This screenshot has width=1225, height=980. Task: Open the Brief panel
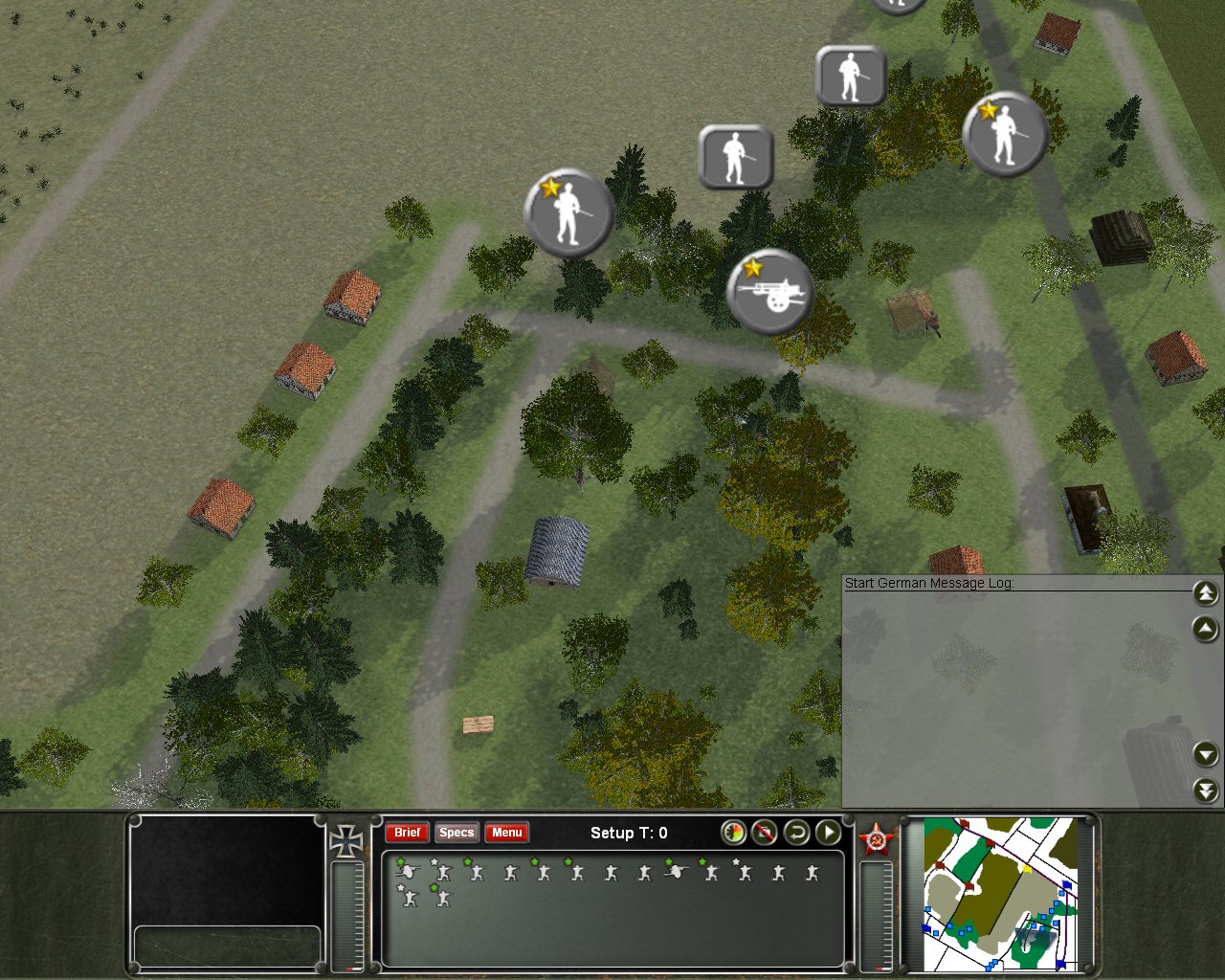(x=407, y=833)
